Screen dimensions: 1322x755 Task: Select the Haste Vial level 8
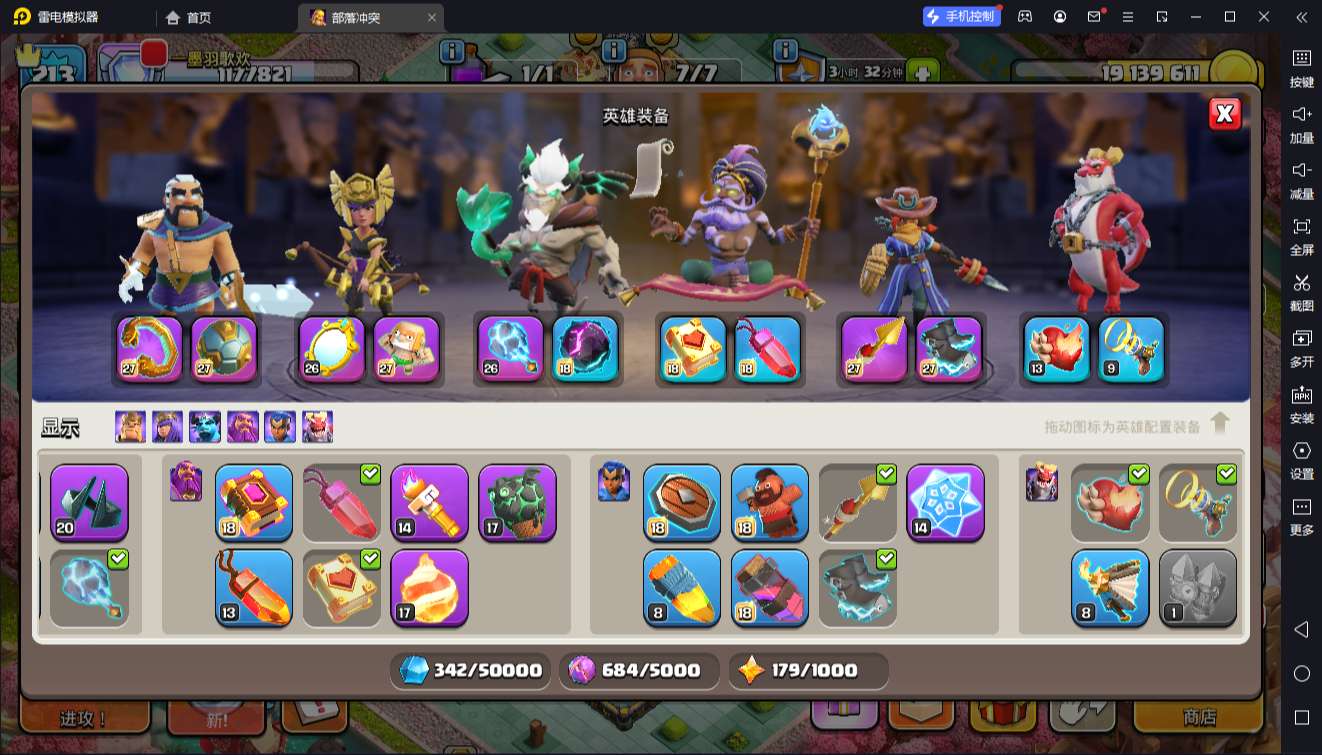682,587
